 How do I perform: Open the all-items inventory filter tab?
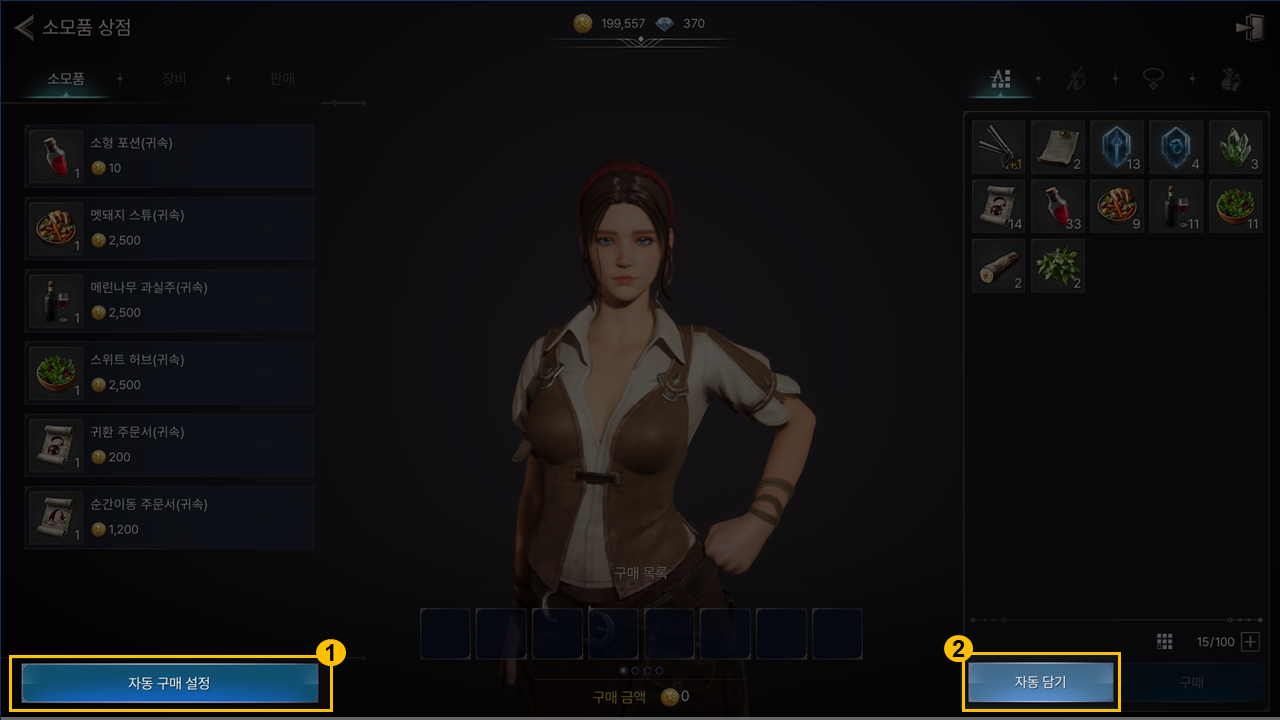pos(1000,80)
